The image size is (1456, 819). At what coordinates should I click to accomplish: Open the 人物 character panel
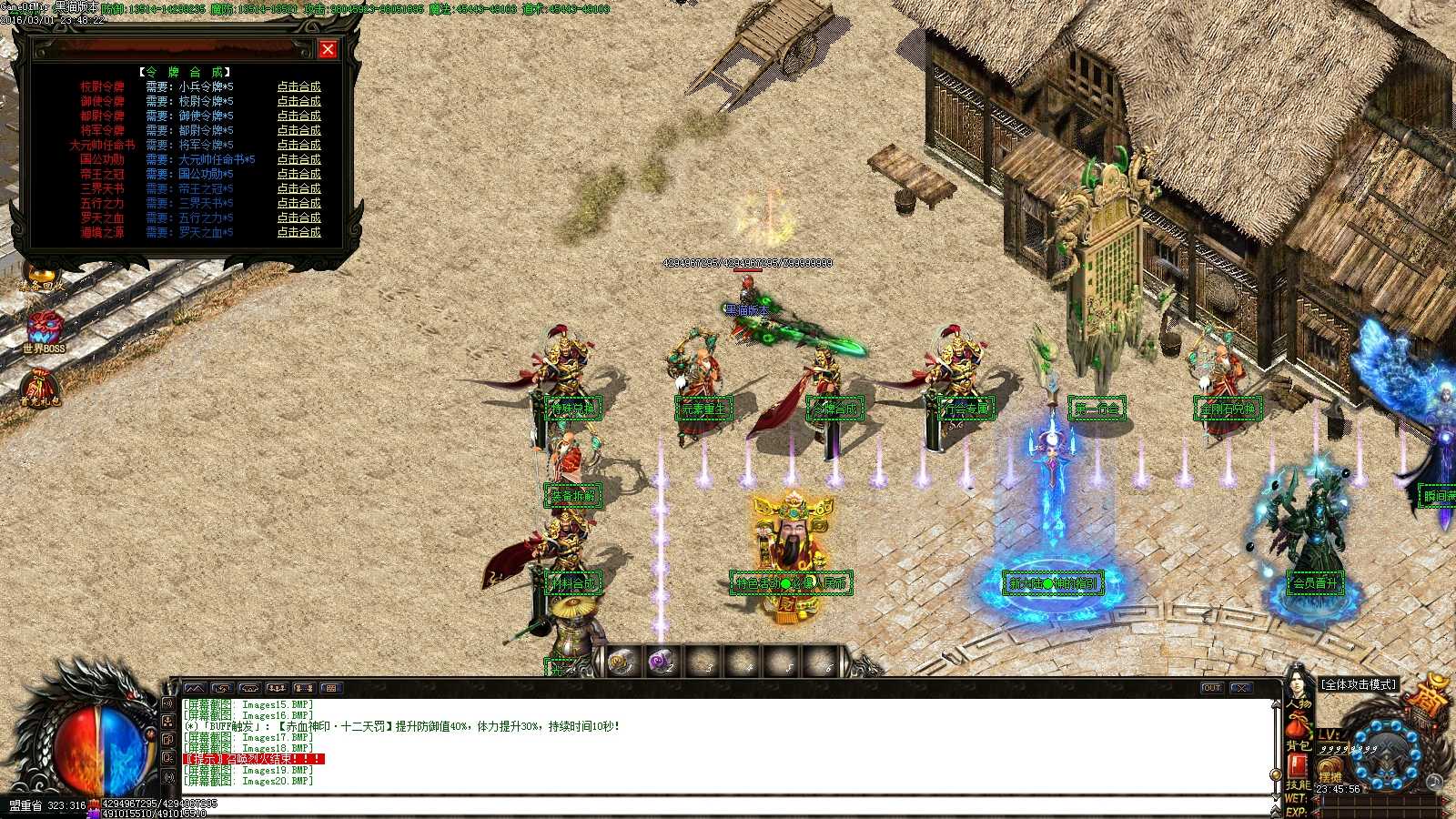[1299, 704]
